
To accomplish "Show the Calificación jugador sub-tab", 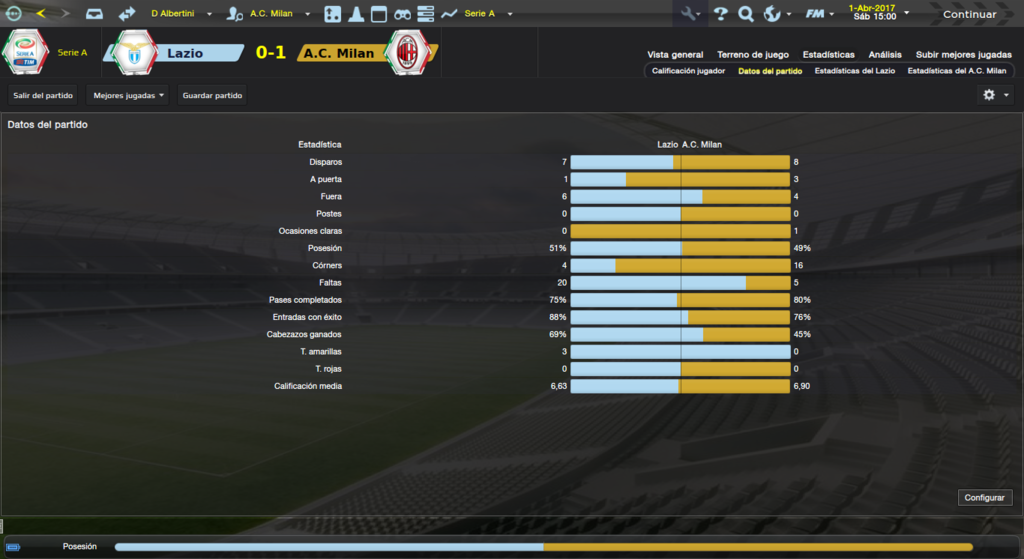I will 688,71.
